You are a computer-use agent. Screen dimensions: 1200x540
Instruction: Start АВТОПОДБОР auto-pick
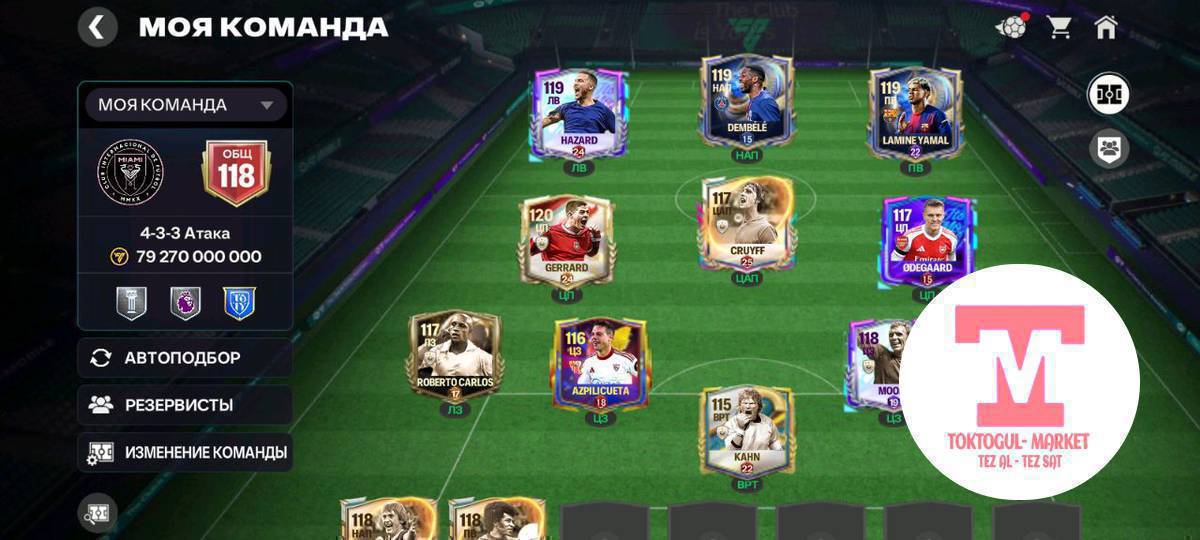tap(185, 357)
